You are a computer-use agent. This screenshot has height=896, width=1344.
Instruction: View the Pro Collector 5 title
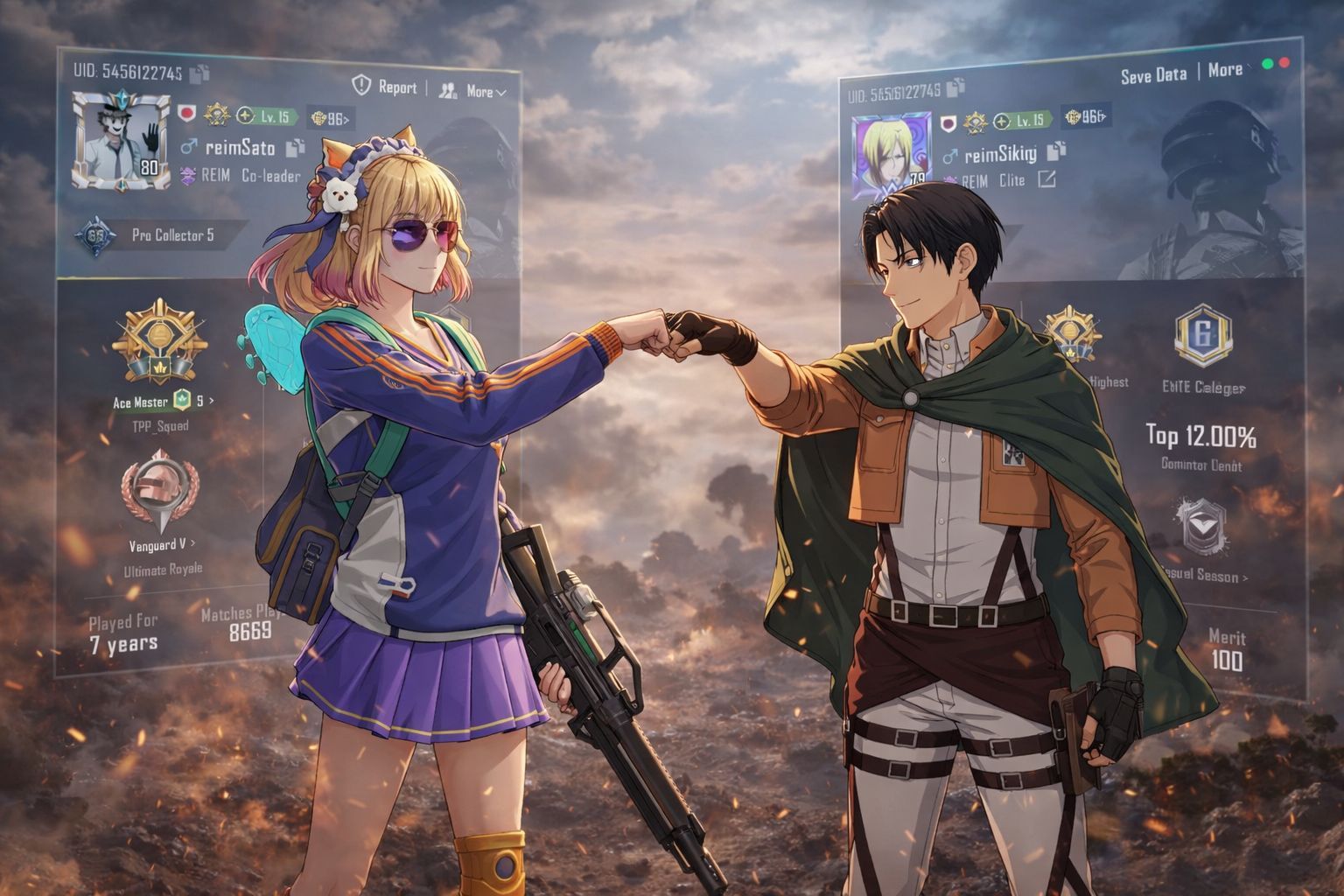point(171,235)
